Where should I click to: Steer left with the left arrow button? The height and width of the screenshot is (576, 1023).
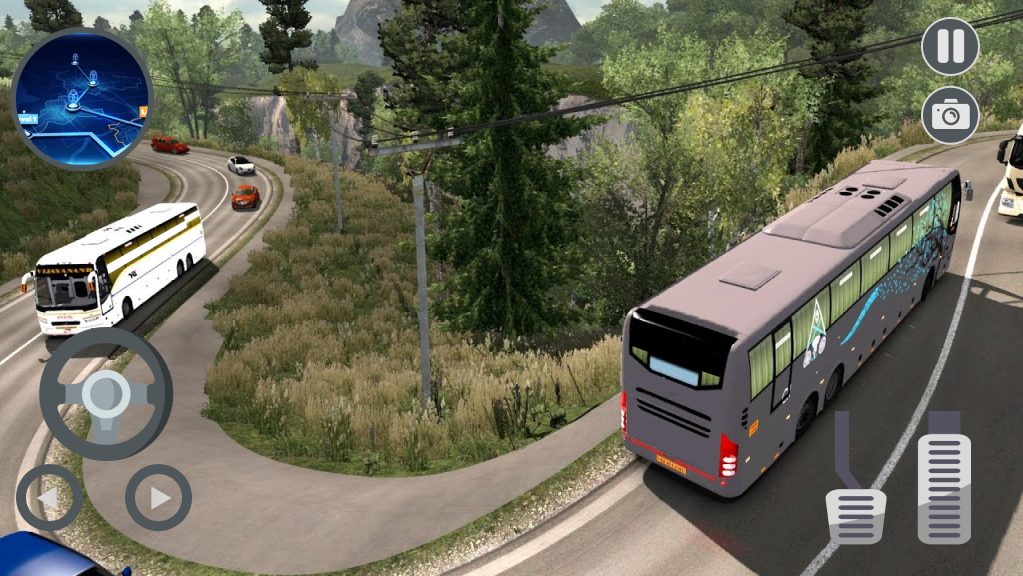49,497
